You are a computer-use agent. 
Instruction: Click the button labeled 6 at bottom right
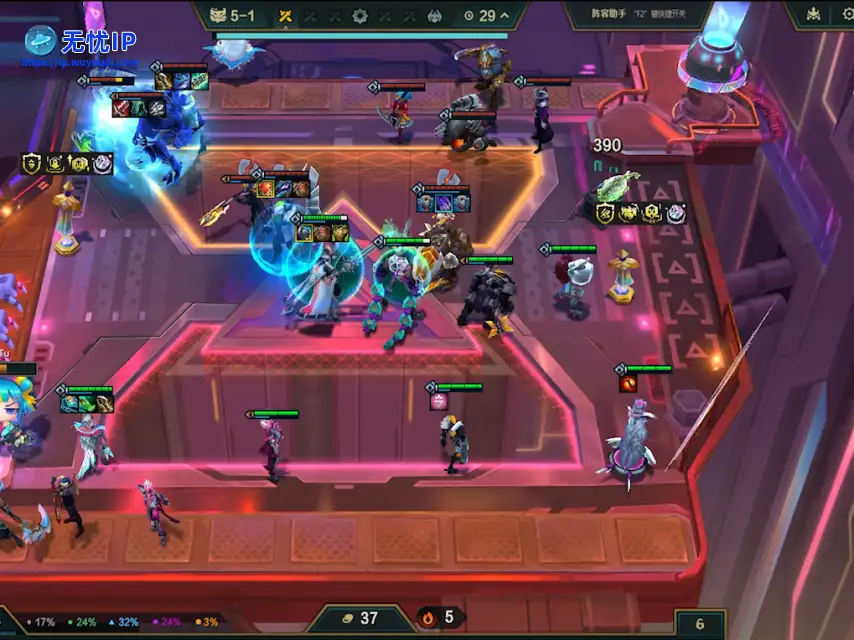700,624
